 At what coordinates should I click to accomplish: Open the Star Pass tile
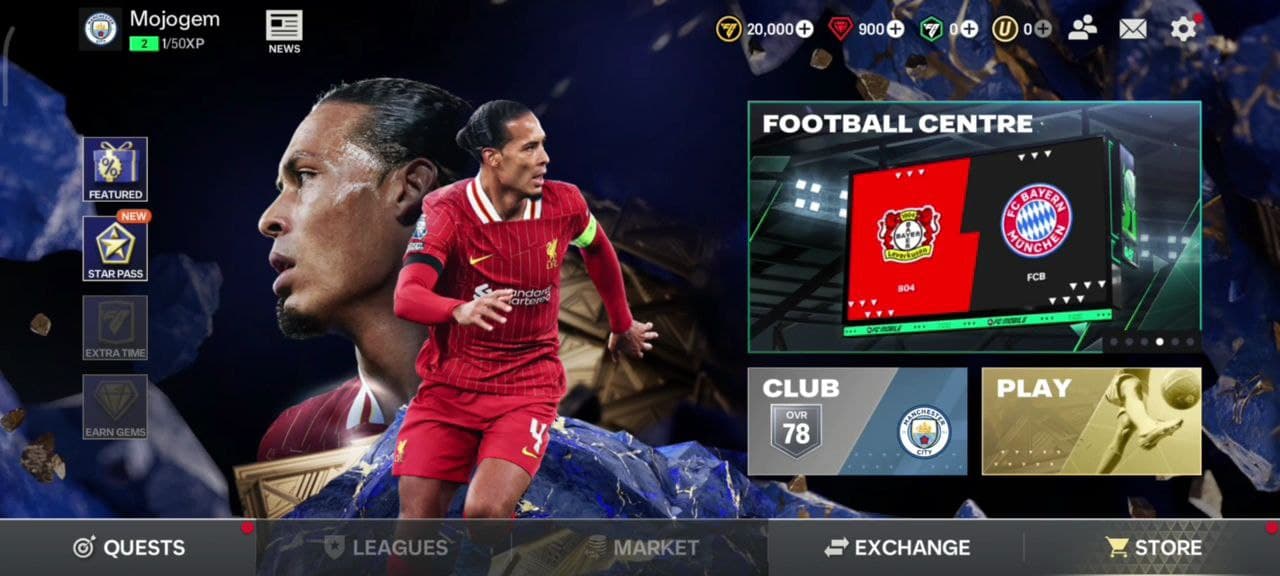(x=115, y=248)
